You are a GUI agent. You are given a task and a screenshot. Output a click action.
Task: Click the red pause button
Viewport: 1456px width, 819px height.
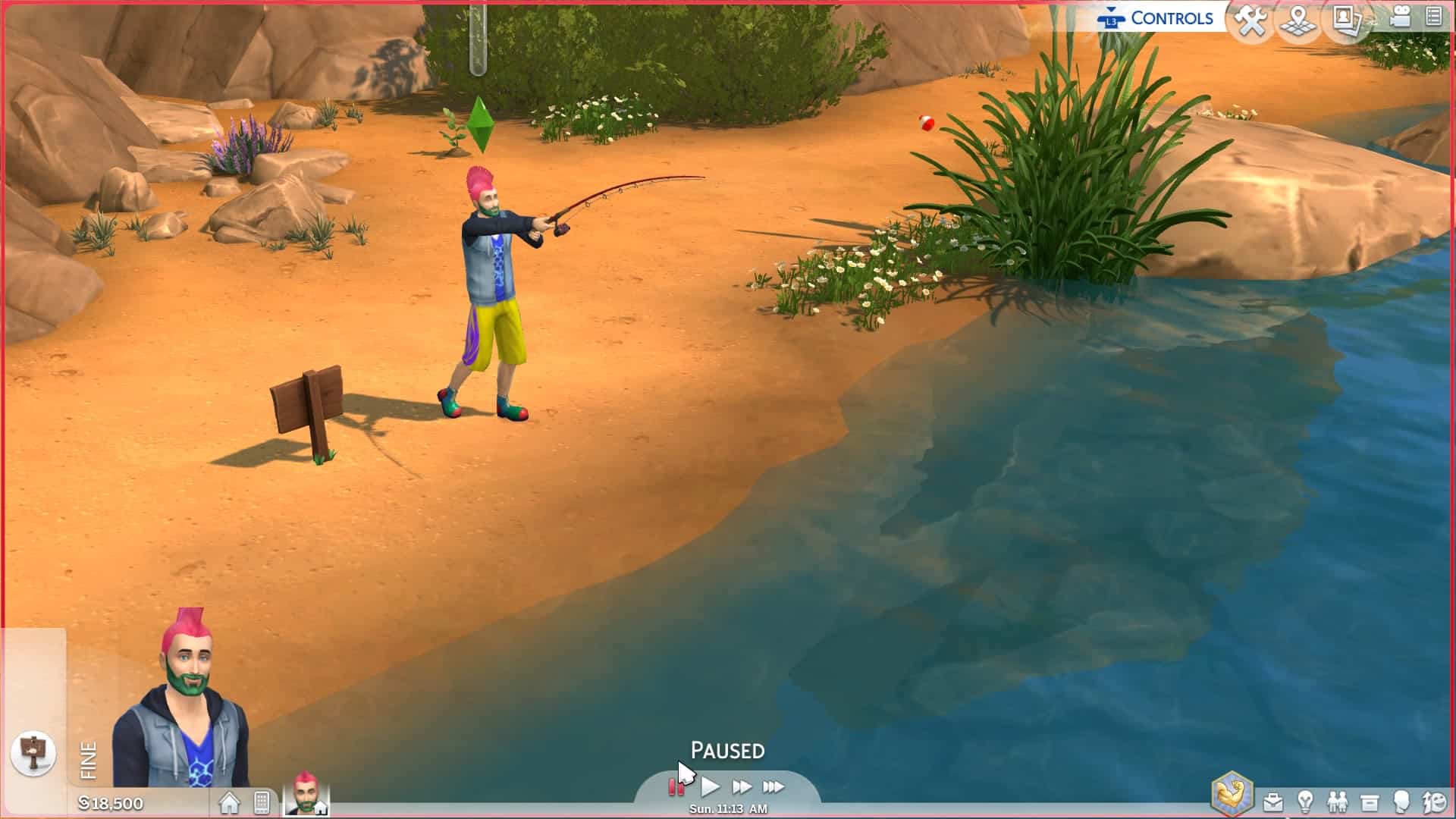[x=676, y=787]
